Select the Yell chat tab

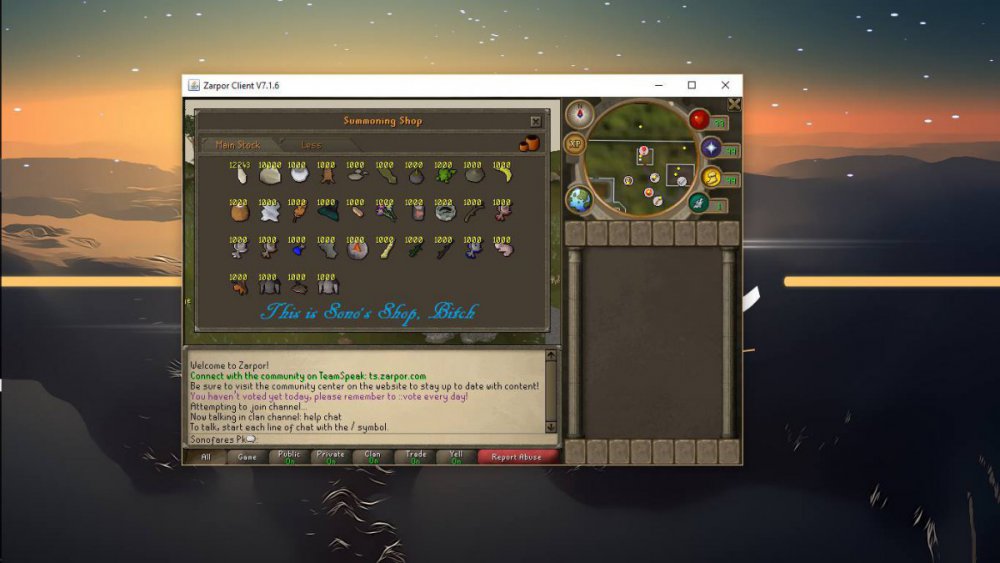[457, 457]
